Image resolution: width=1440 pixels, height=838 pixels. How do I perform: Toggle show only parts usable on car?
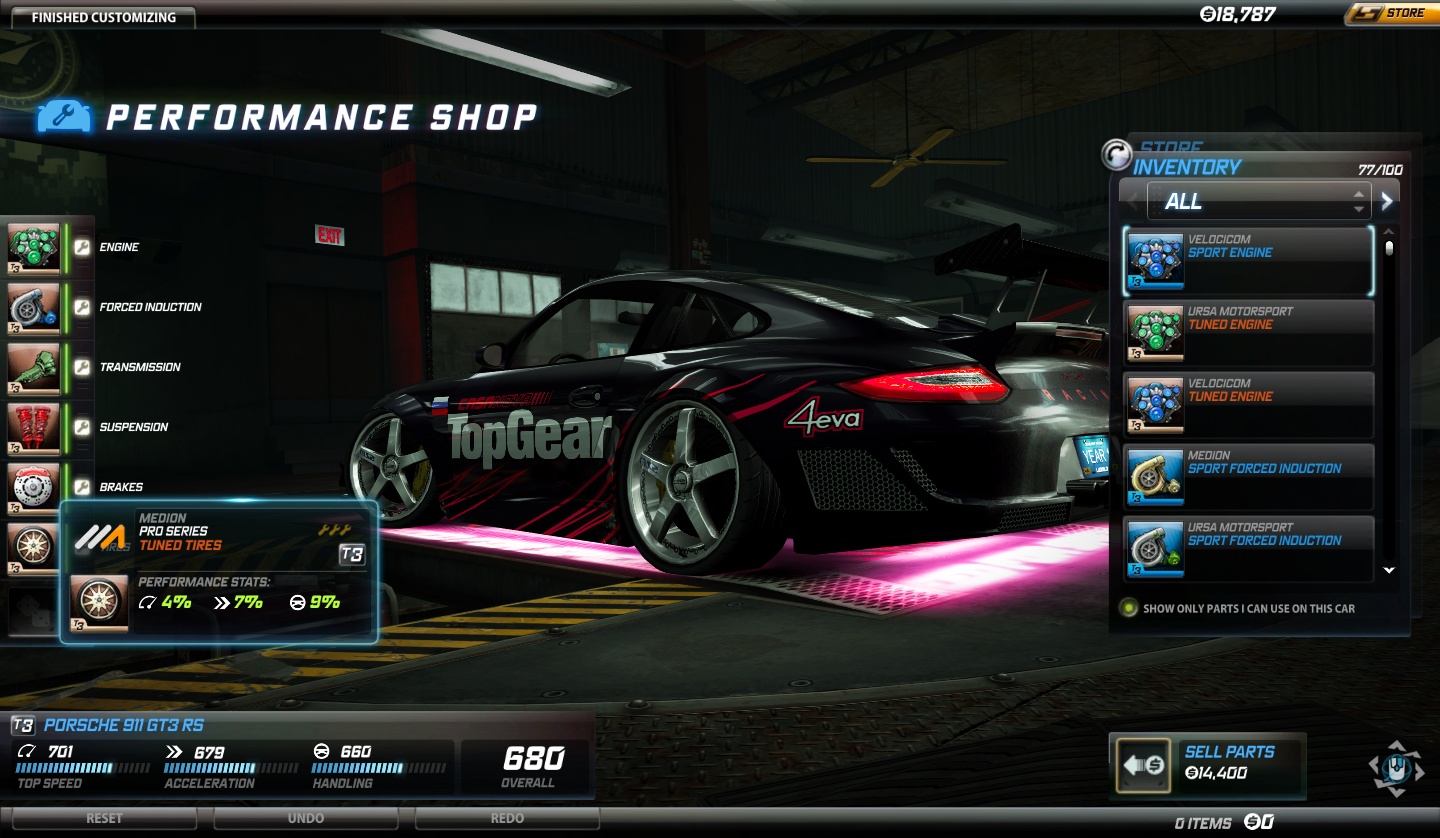(x=1129, y=608)
